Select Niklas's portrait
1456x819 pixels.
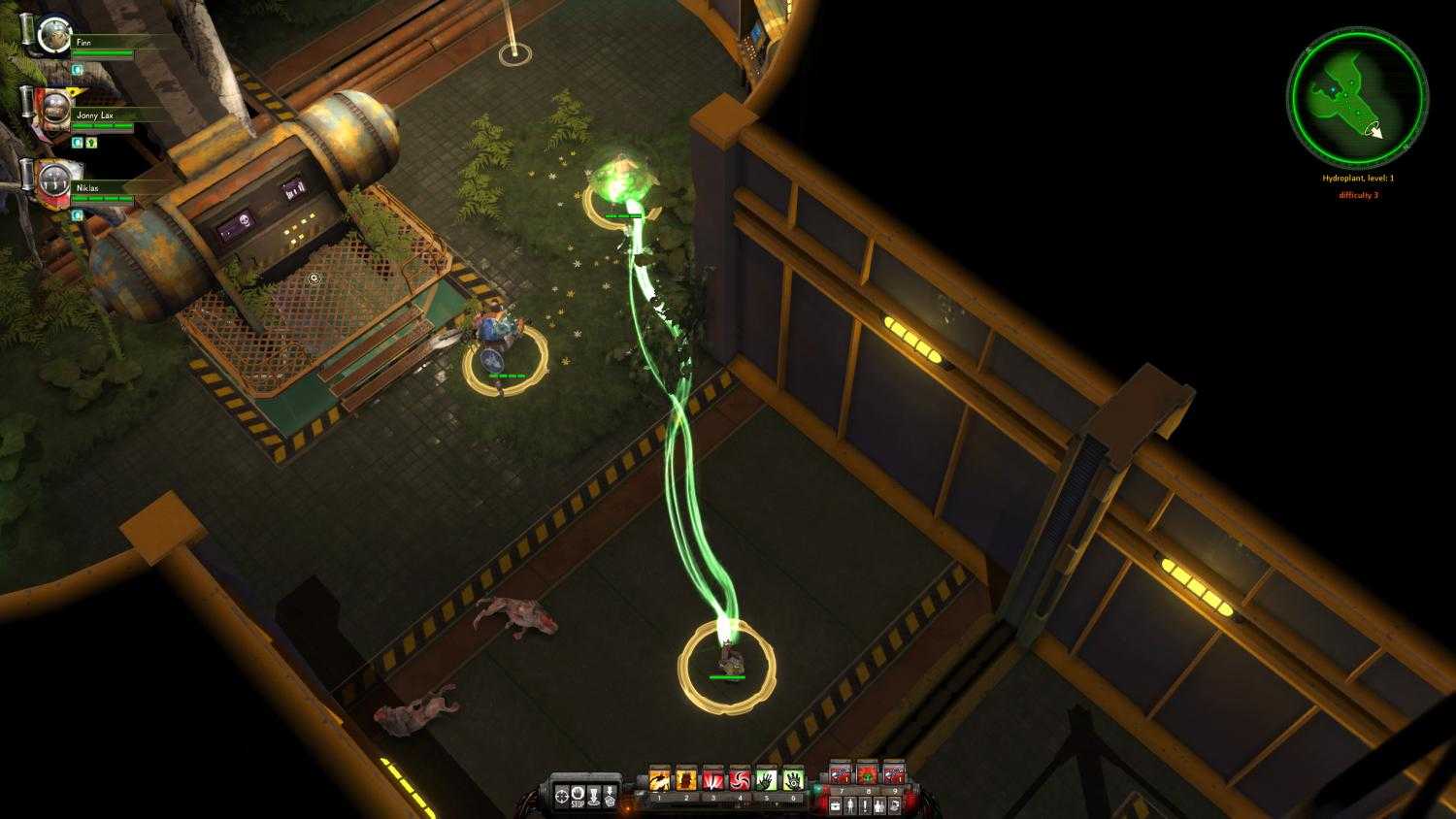pyautogui.click(x=53, y=180)
